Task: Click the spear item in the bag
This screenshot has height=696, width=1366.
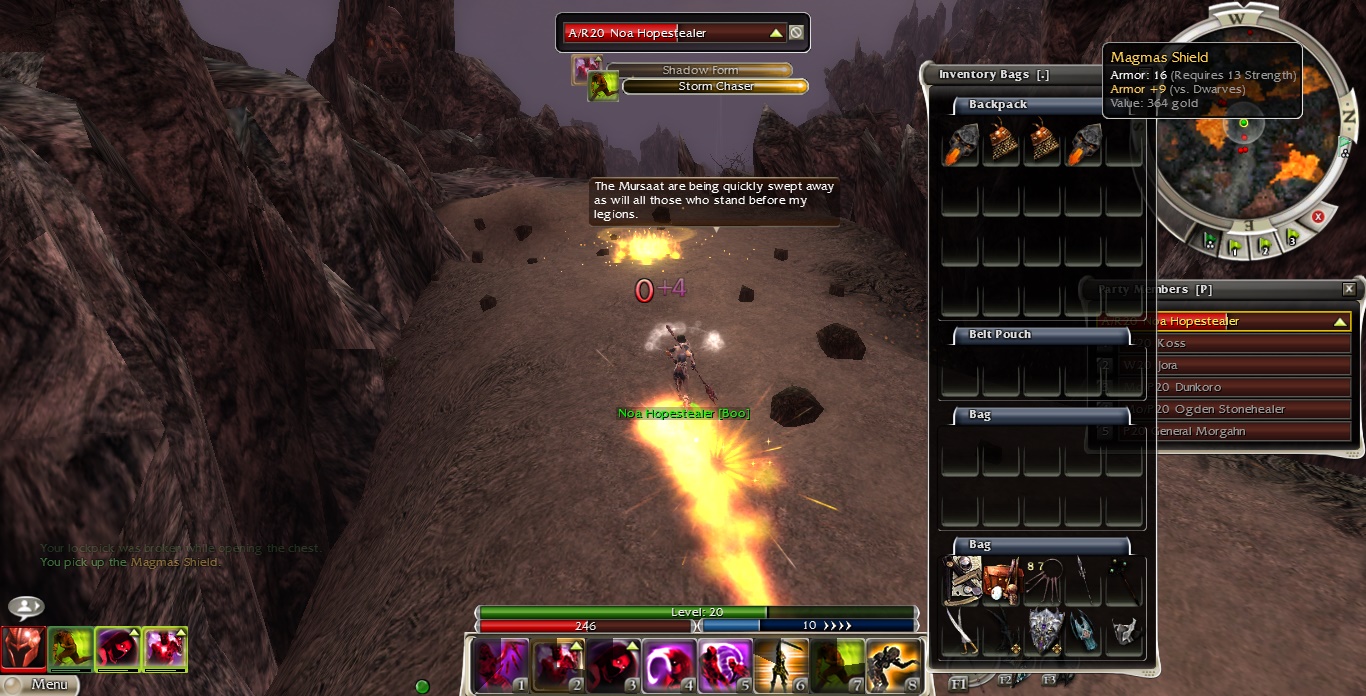Action: tap(1085, 580)
